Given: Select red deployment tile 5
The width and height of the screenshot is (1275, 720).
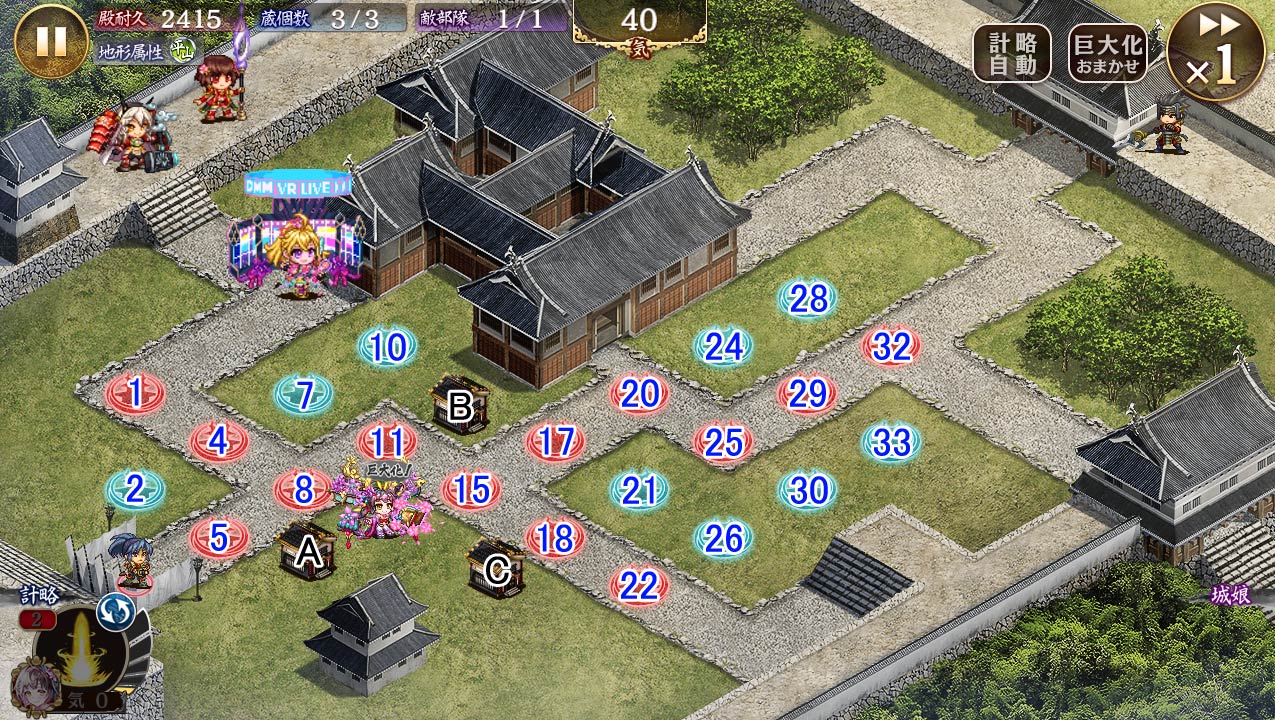Looking at the screenshot, I should pos(219,538).
